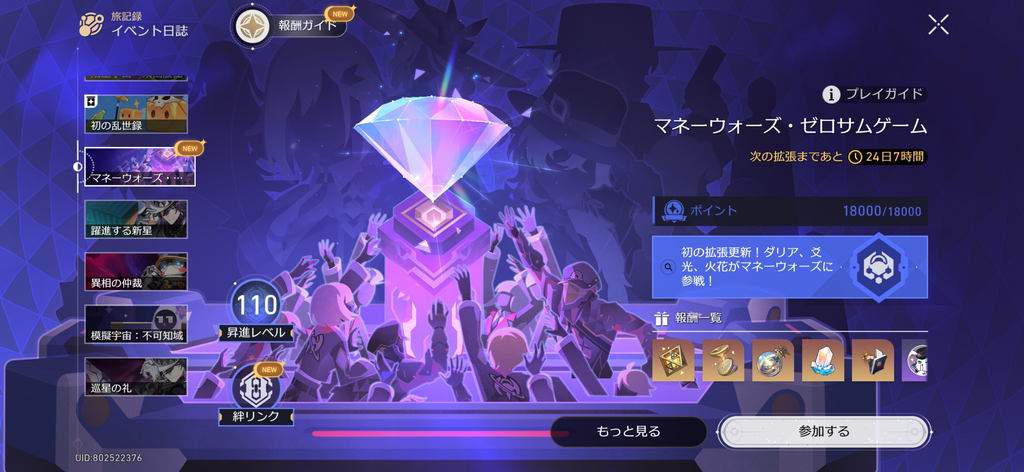
Task: Select the 巡星の礼 event entry
Action: click(x=136, y=376)
